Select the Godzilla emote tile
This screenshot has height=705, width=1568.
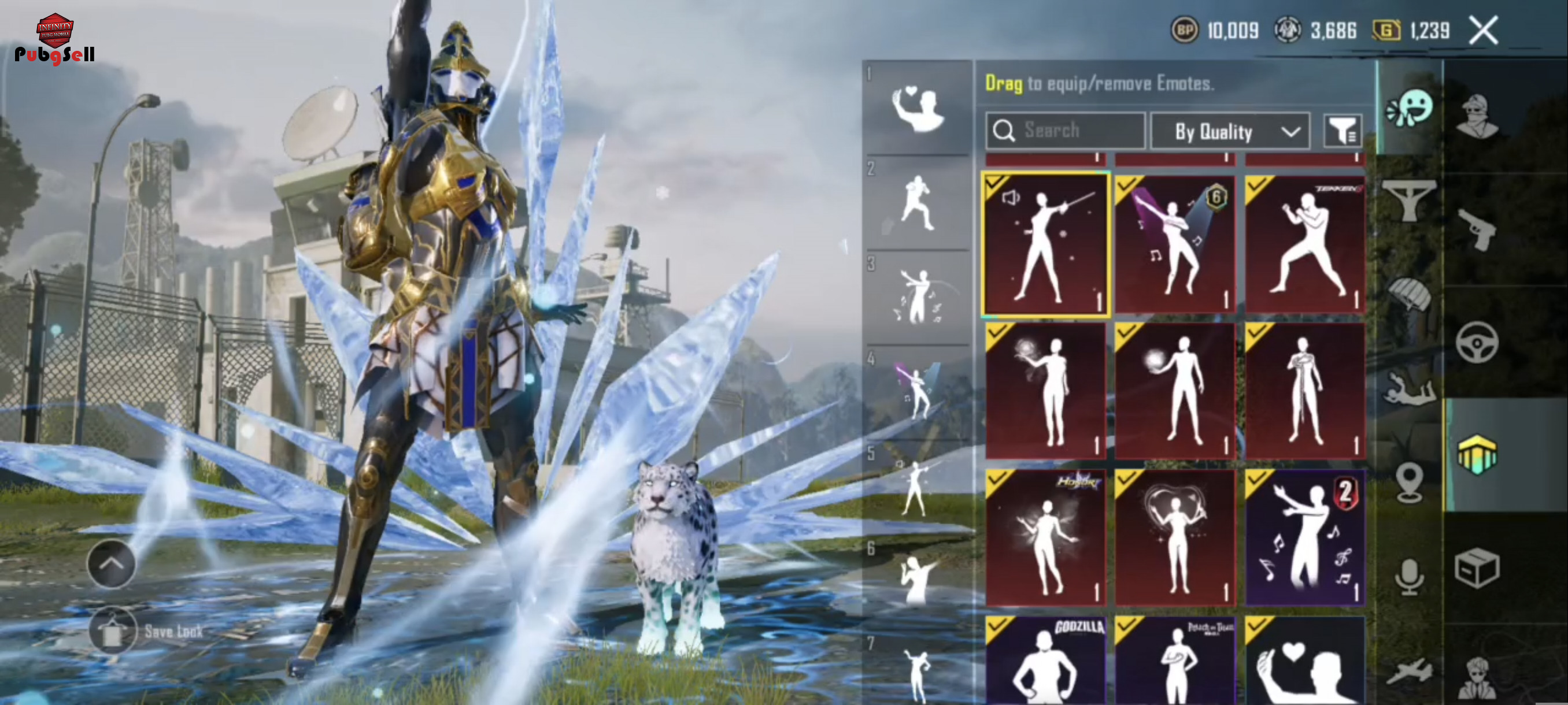click(1045, 661)
